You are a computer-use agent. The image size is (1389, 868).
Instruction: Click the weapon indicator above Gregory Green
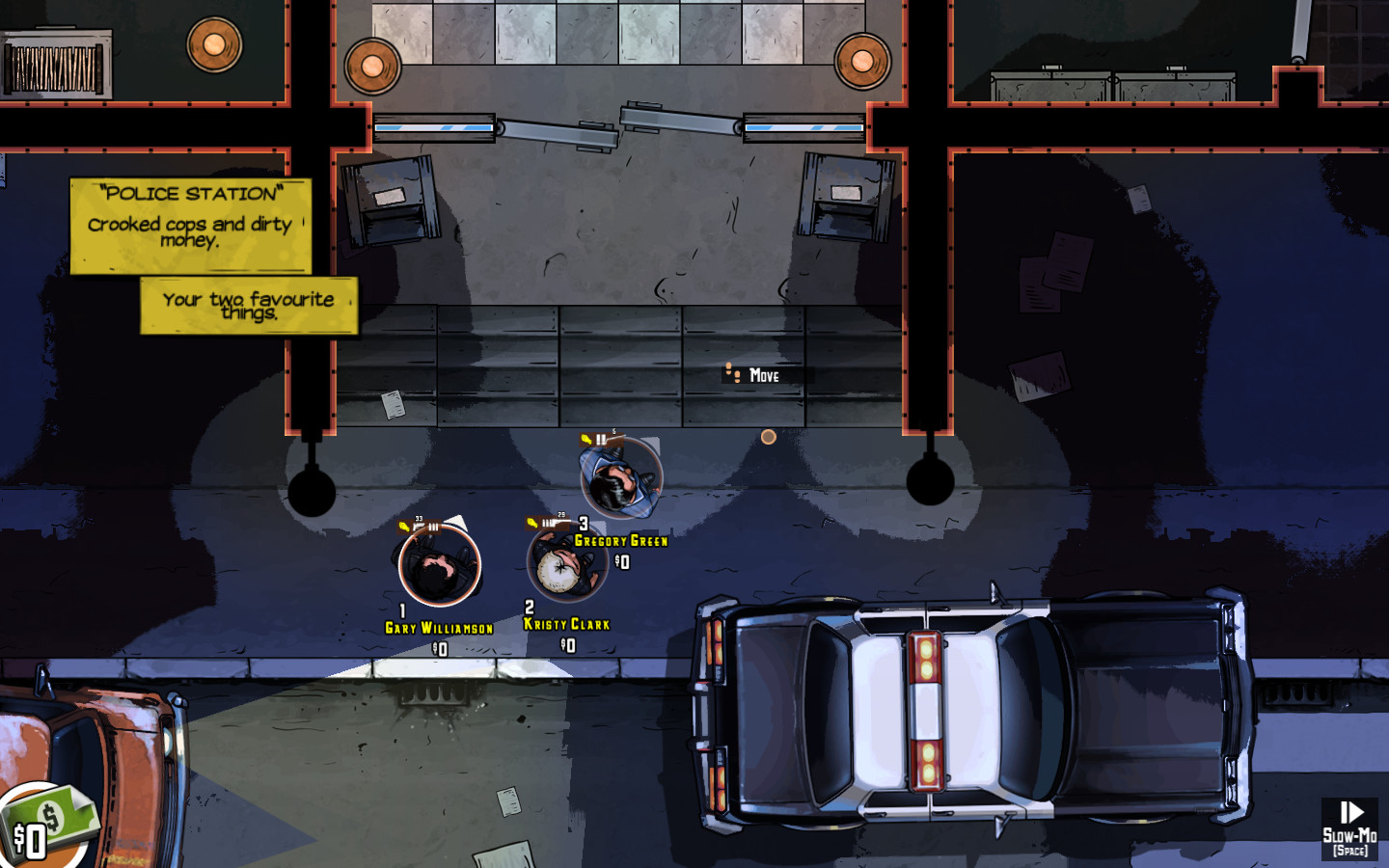point(613,439)
